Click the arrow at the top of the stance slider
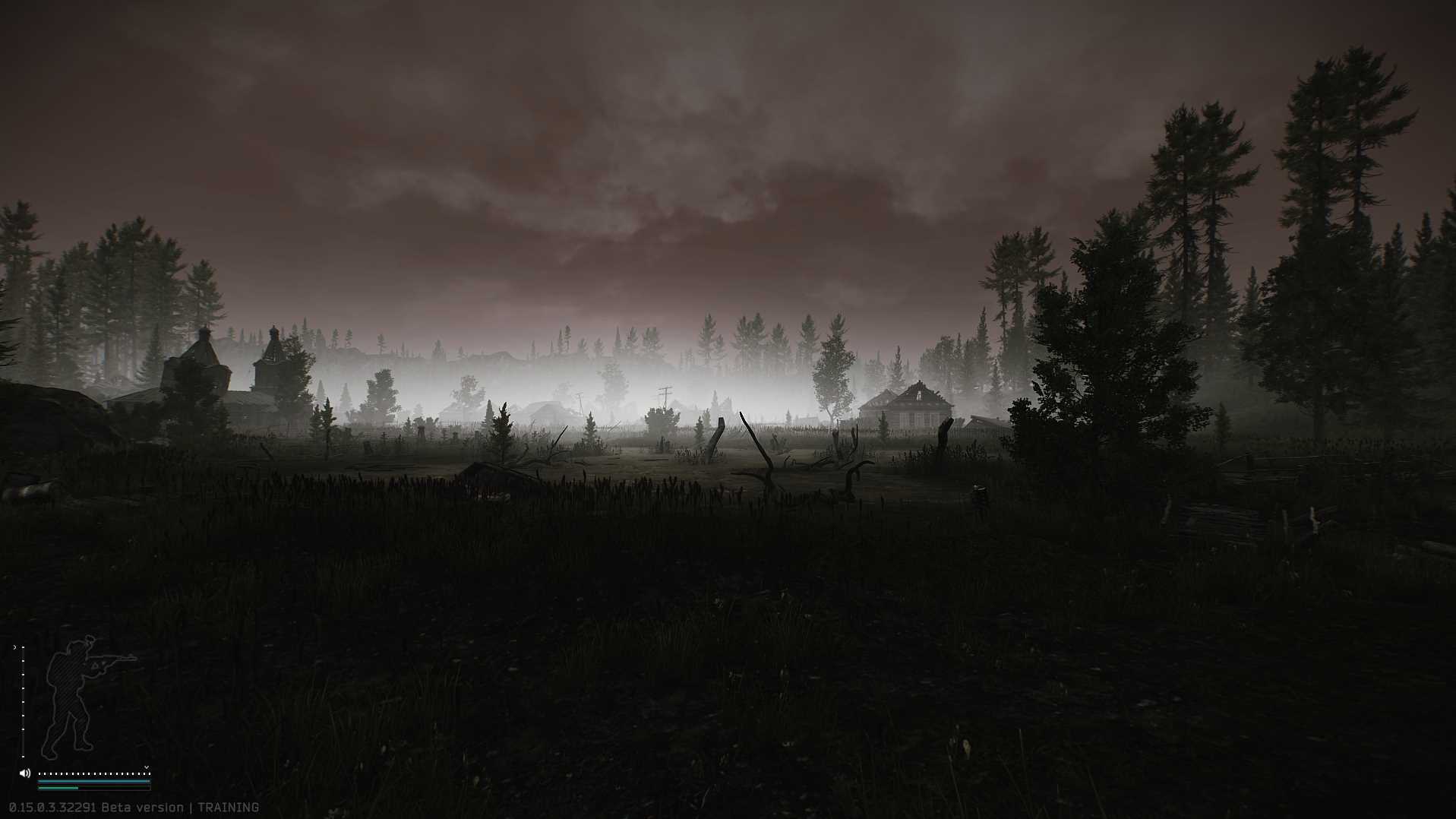The image size is (1456, 819). click(x=15, y=647)
